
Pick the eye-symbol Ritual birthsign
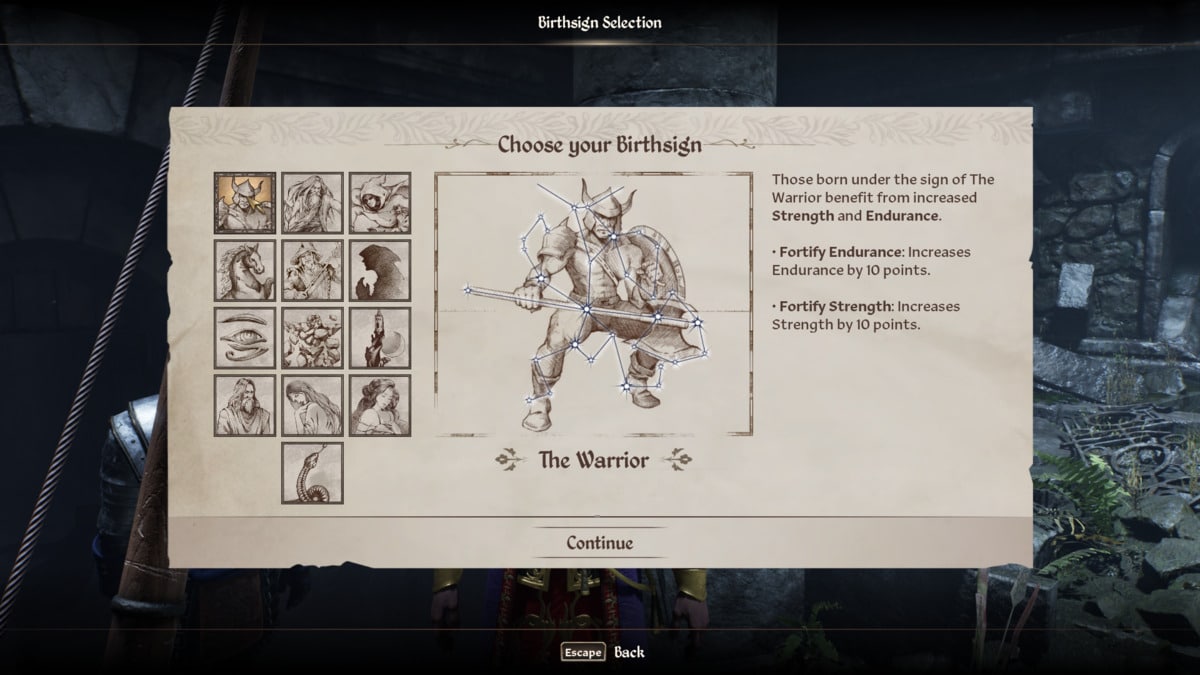tap(244, 338)
